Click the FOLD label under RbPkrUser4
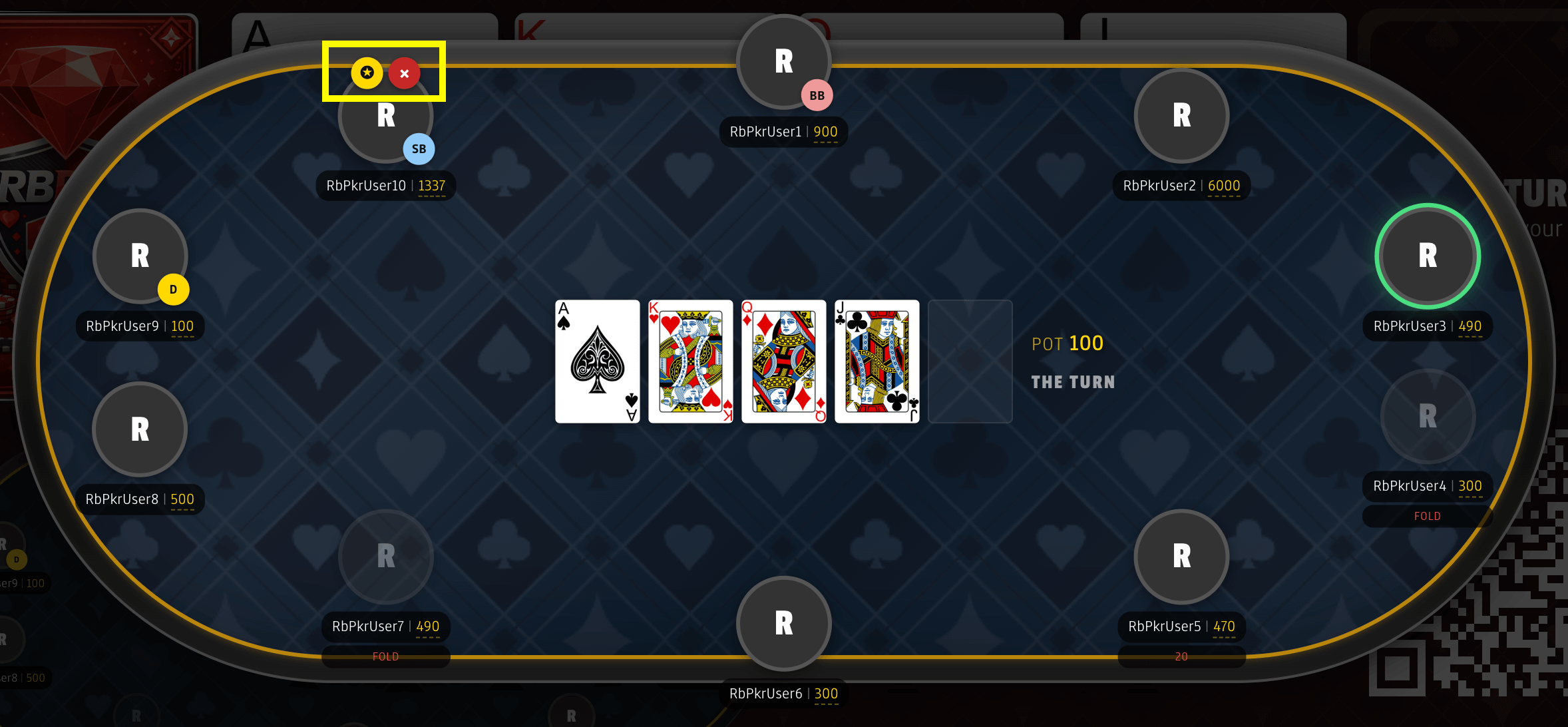 pos(1427,515)
